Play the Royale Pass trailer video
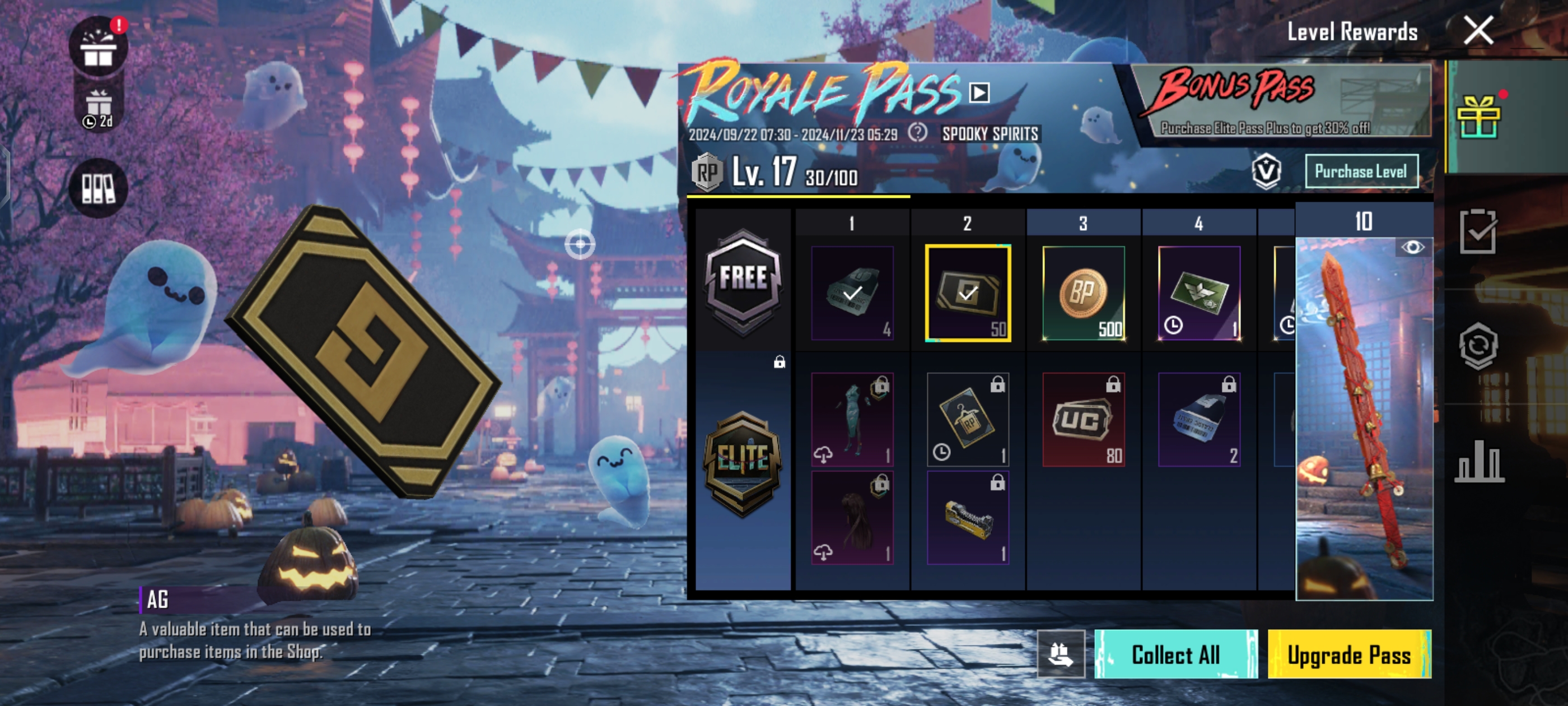1568x706 pixels. (979, 92)
